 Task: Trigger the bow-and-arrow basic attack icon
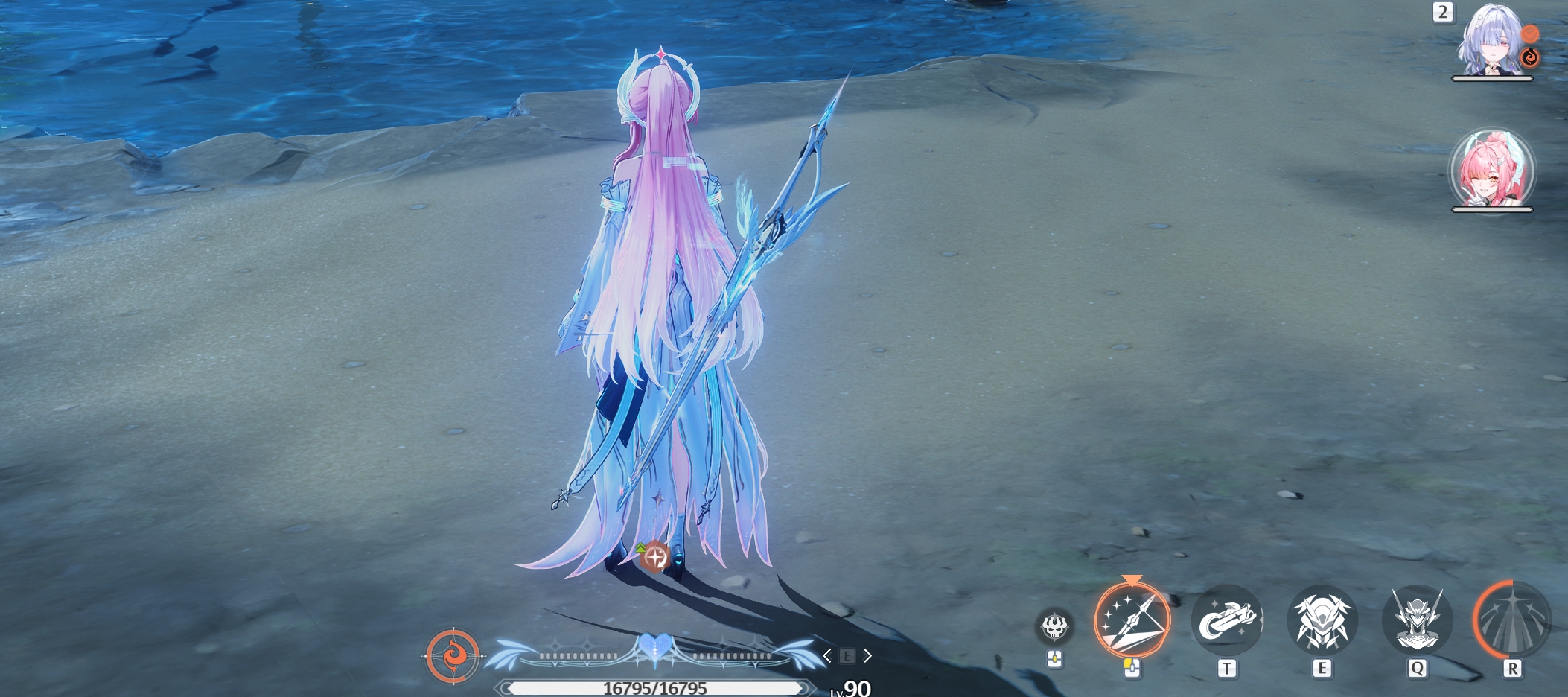coord(1132,620)
